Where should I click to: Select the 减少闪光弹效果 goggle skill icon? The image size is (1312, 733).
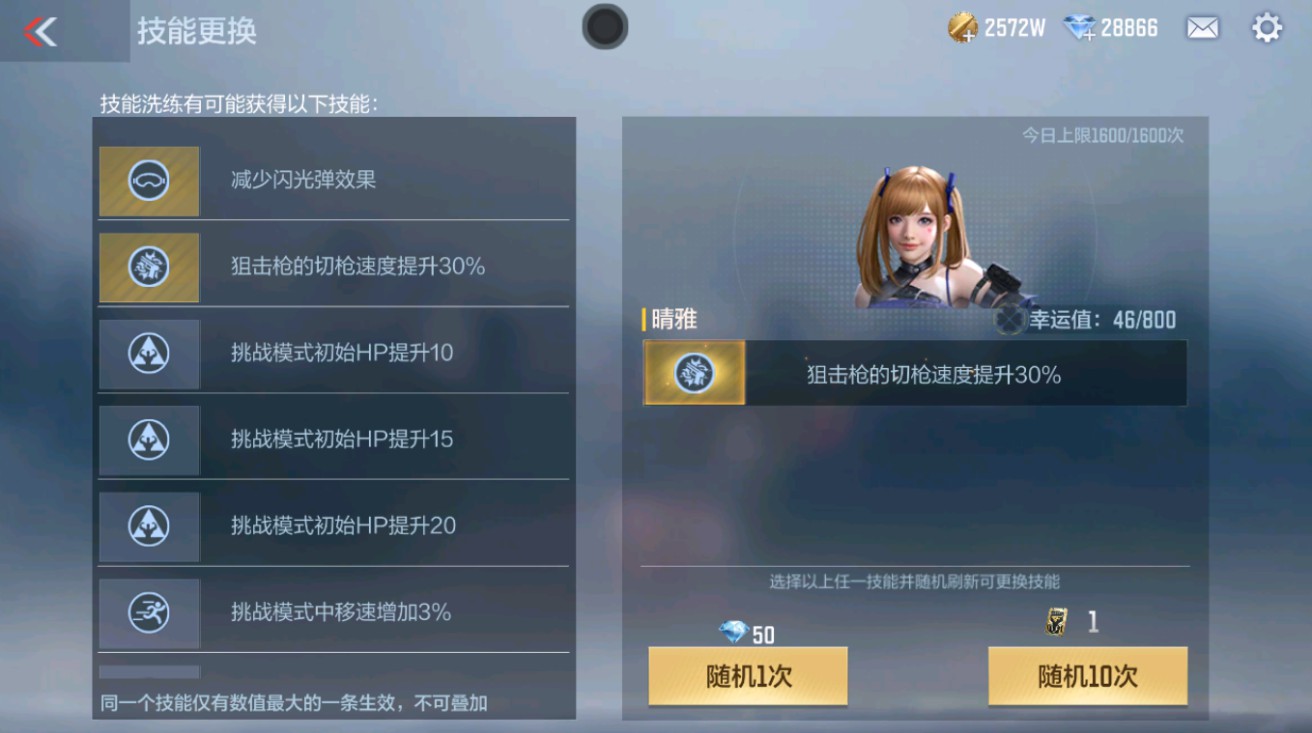(148, 181)
